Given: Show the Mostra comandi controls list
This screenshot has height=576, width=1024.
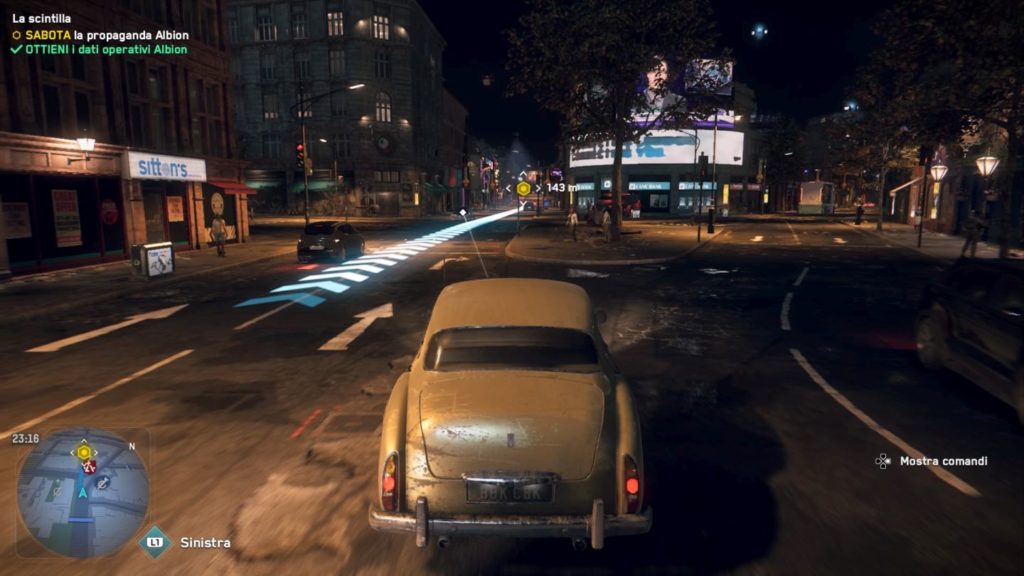Looking at the screenshot, I should (942, 461).
